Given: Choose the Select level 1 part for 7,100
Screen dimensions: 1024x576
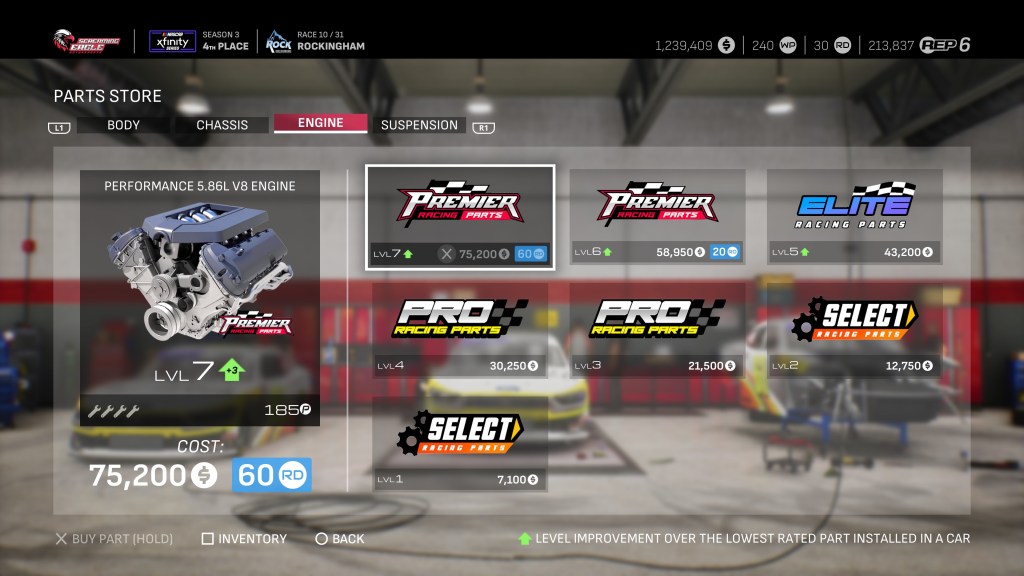Looking at the screenshot, I should pyautogui.click(x=460, y=442).
